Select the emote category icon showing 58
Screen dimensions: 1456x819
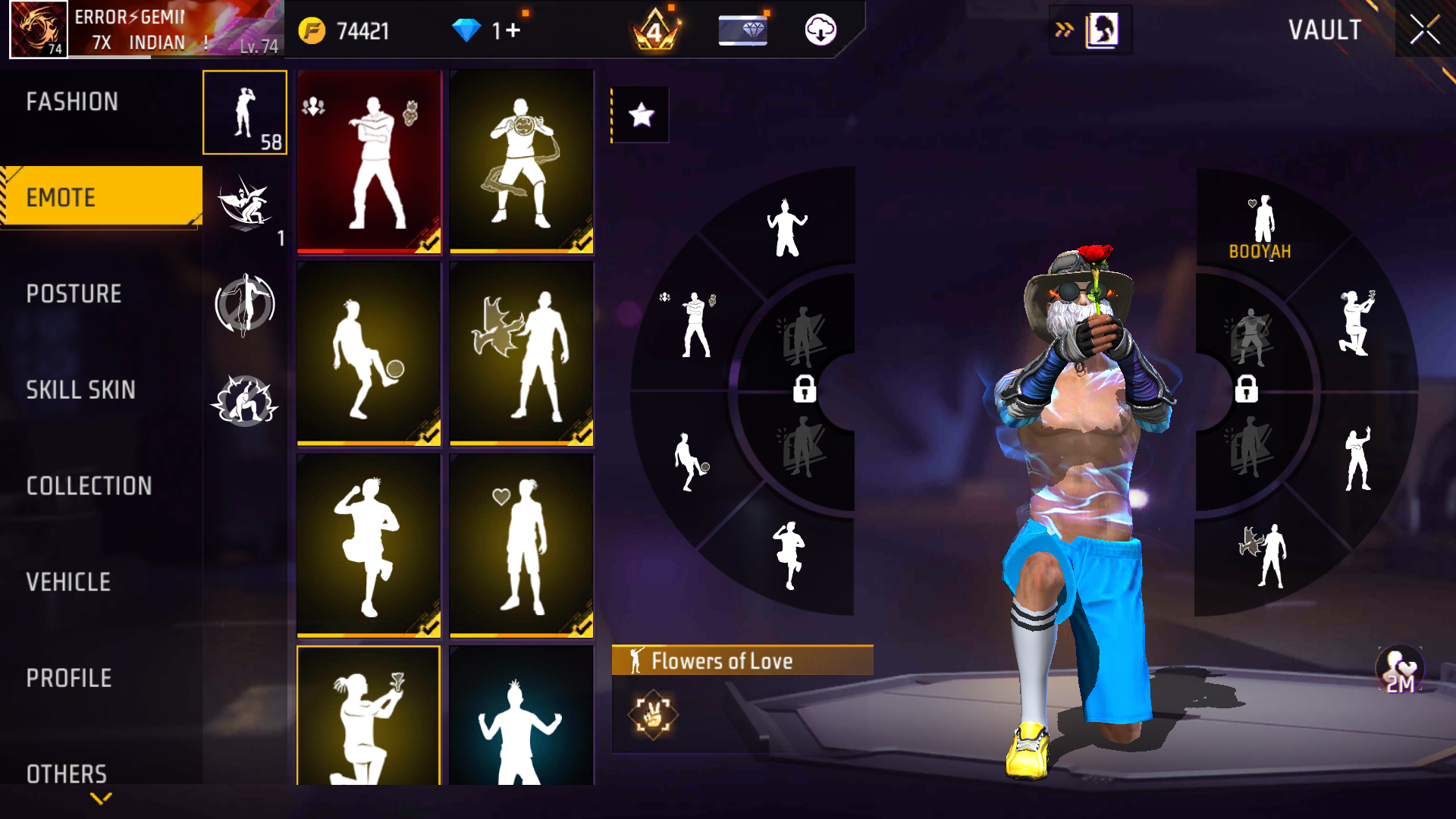244,112
